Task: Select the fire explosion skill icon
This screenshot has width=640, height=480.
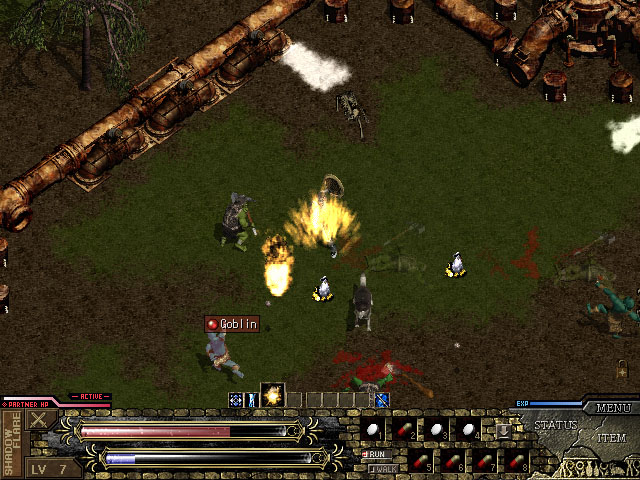Action: 272,395
